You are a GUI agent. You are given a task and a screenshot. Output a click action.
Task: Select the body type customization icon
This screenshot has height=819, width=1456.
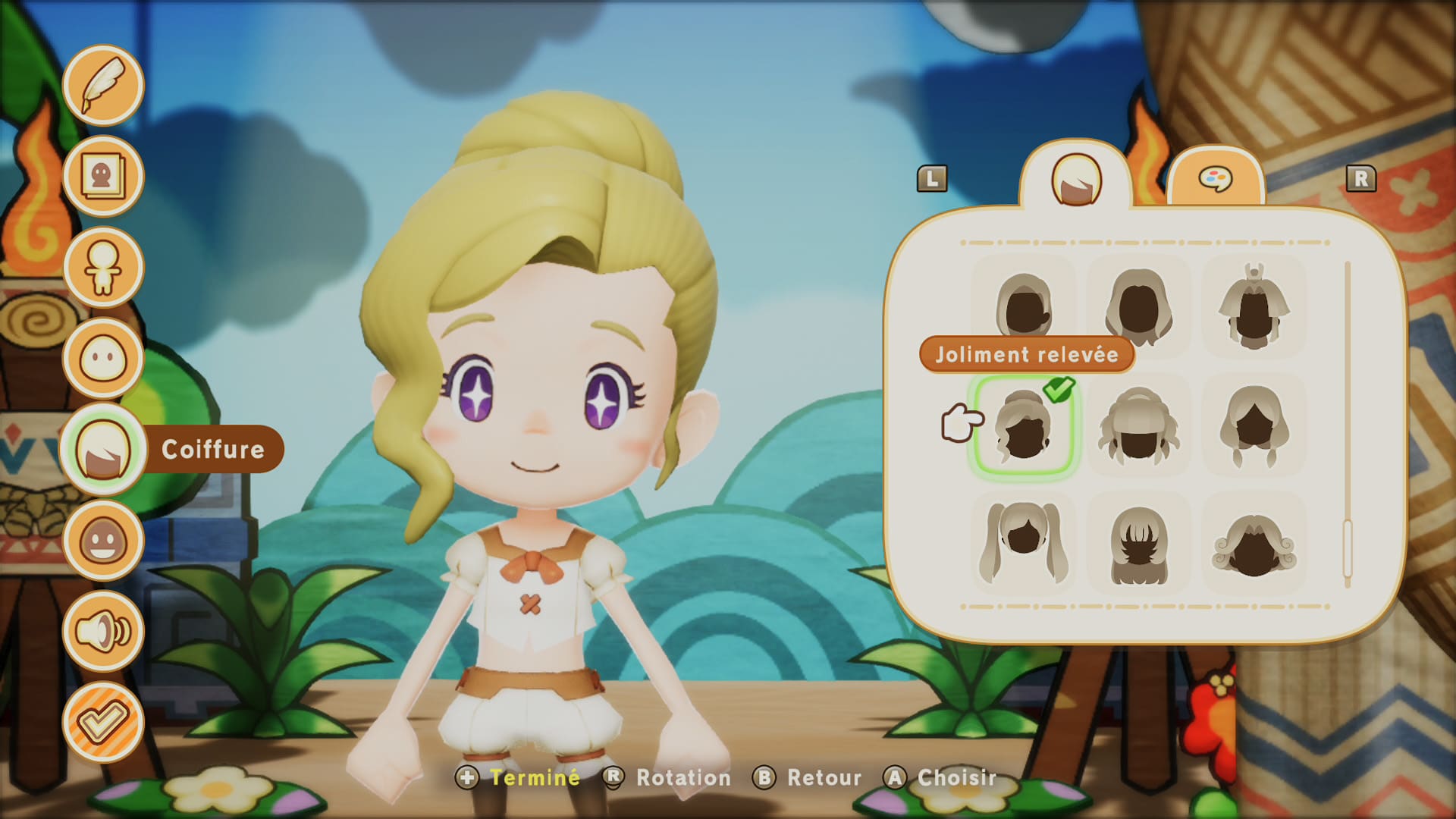pyautogui.click(x=104, y=267)
